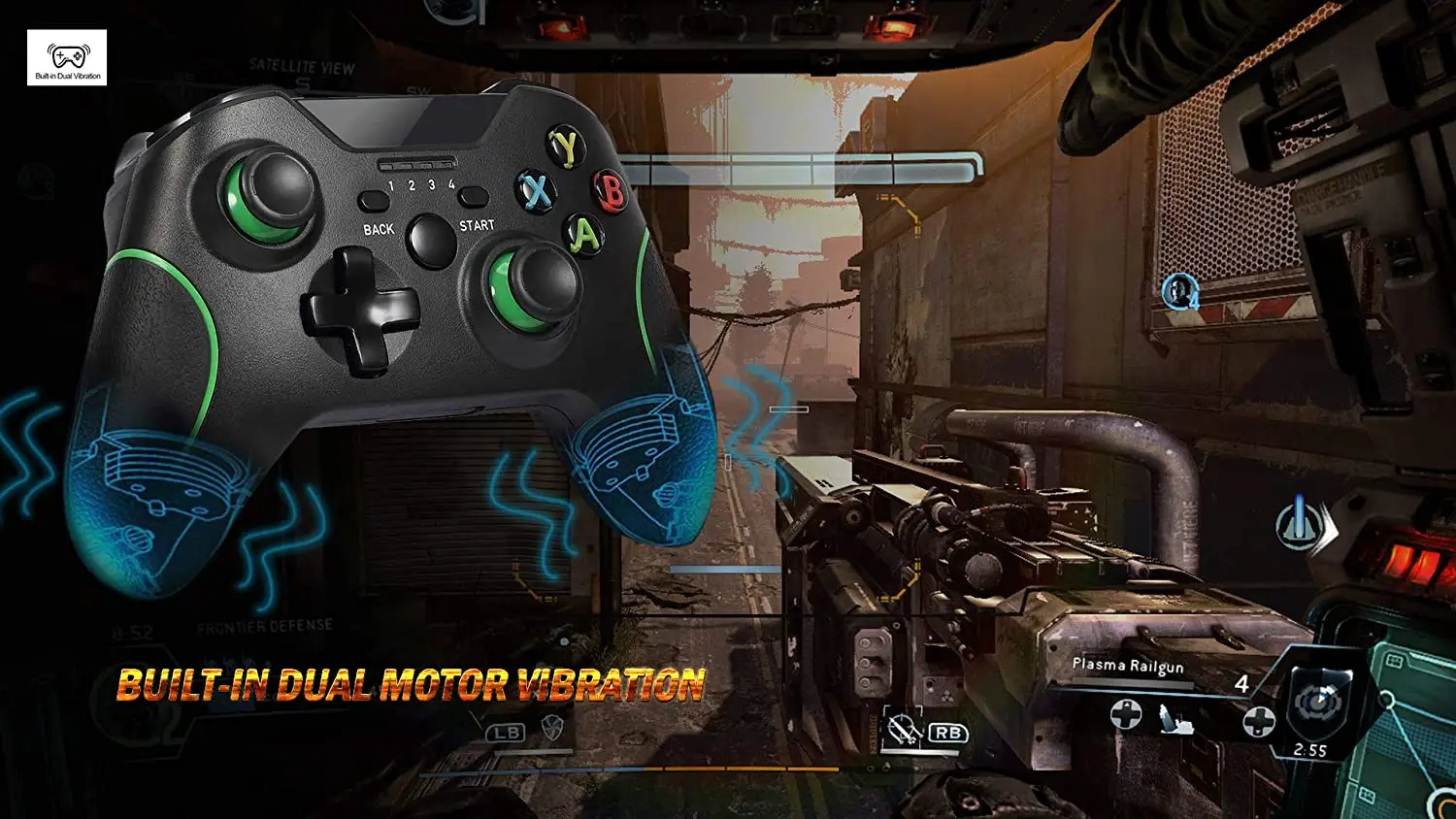
Task: Click the teammate portrait marker
Action: tap(1179, 290)
